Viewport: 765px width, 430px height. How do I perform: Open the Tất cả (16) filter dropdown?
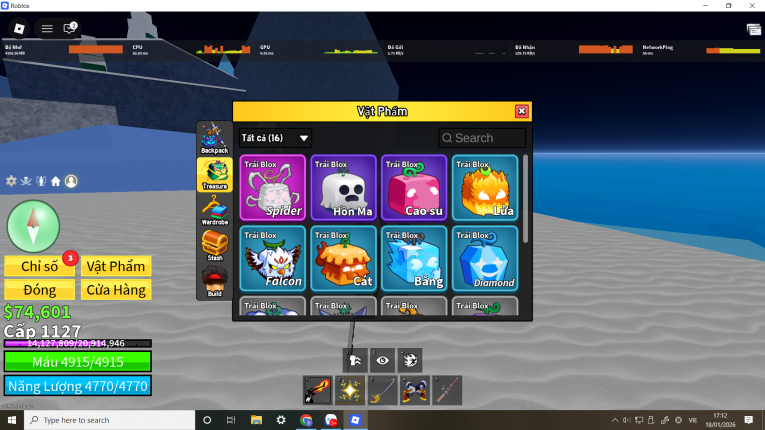pyautogui.click(x=275, y=138)
